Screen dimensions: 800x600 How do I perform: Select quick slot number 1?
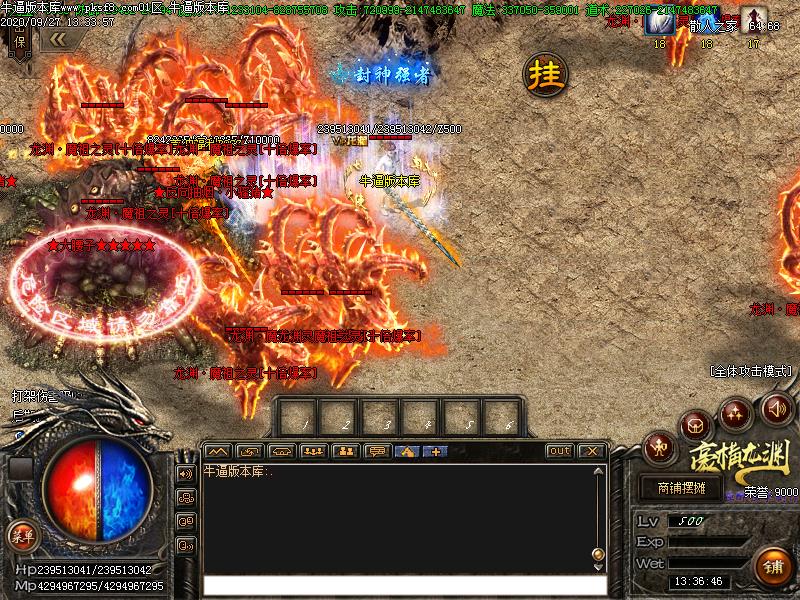click(x=300, y=415)
